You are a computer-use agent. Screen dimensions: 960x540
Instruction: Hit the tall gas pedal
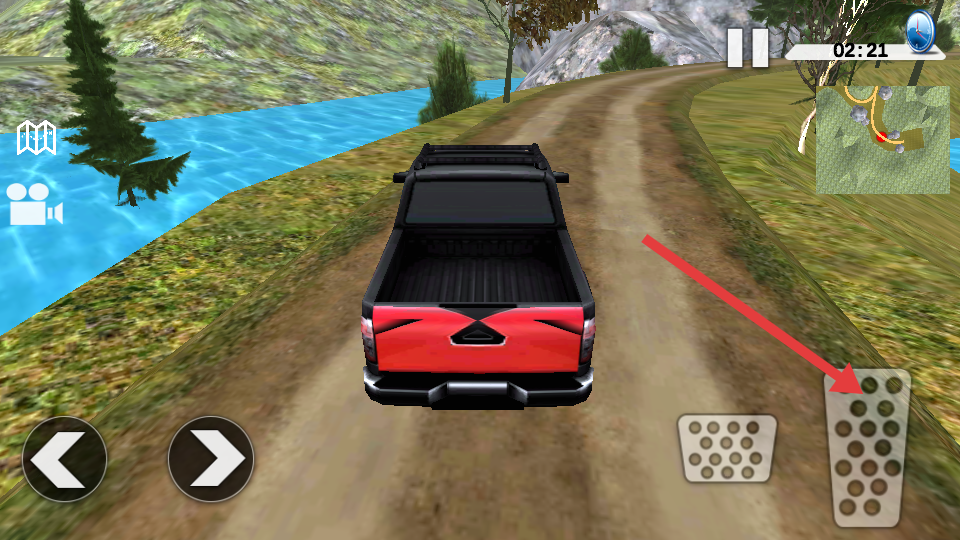[x=867, y=448]
